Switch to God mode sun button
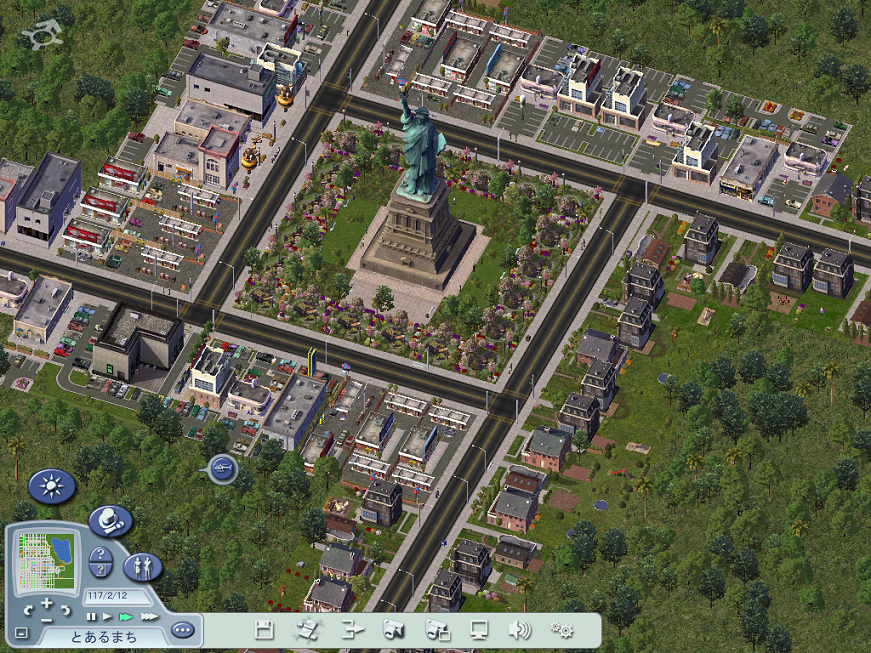This screenshot has width=871, height=653. pos(51,486)
